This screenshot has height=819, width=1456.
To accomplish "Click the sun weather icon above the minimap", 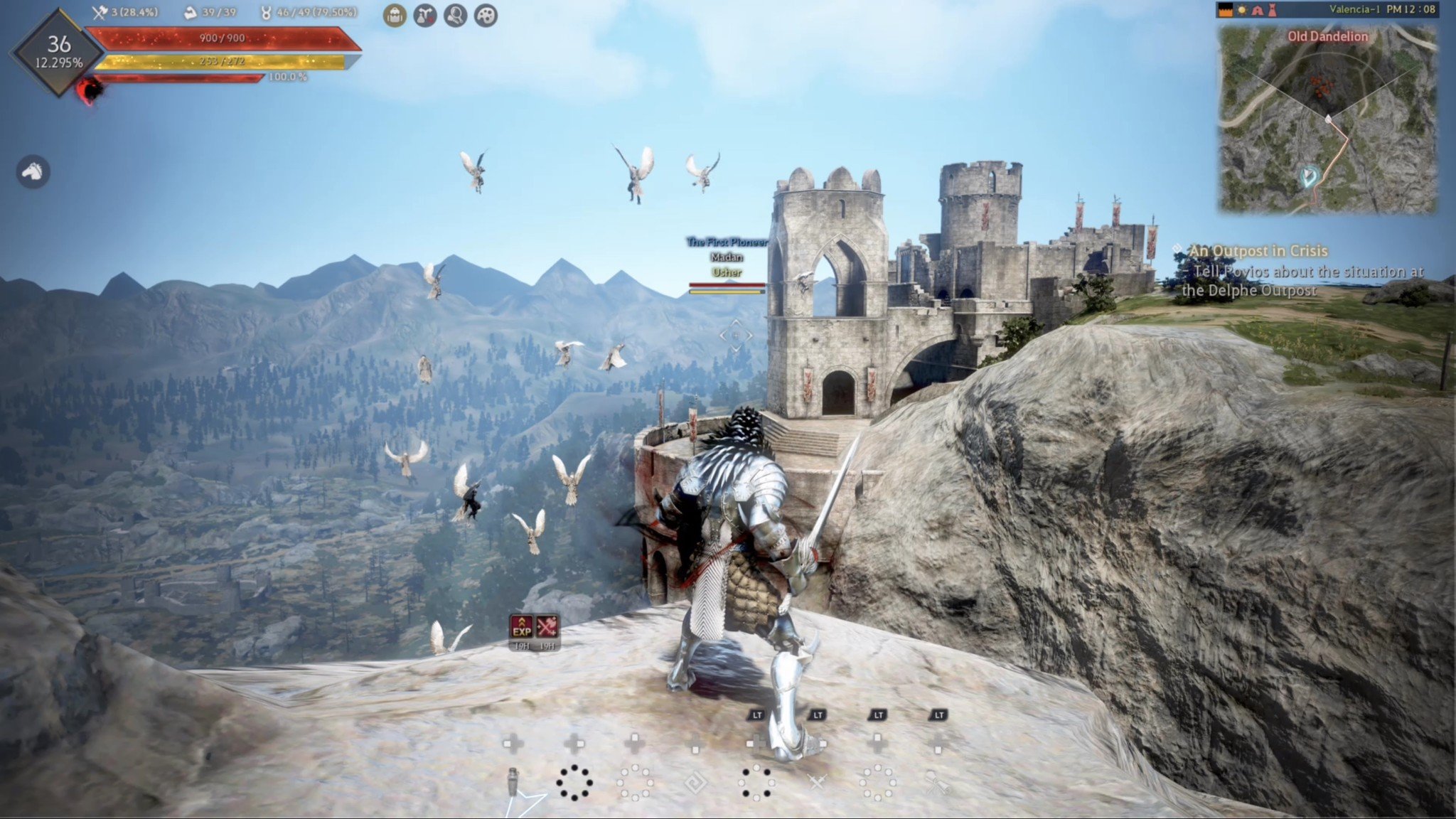I will [x=1241, y=9].
